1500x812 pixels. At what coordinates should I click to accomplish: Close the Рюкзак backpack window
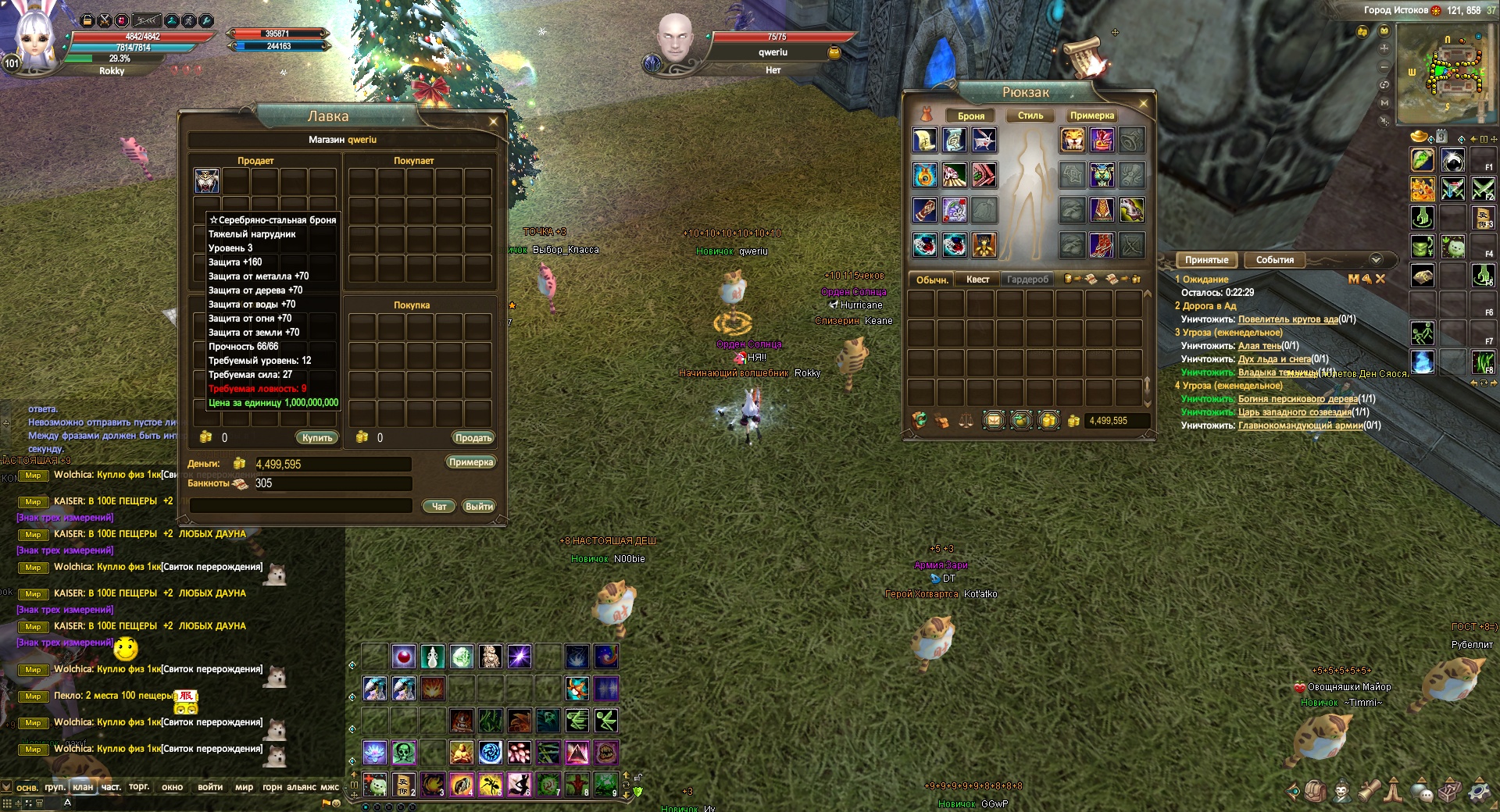tap(1143, 104)
